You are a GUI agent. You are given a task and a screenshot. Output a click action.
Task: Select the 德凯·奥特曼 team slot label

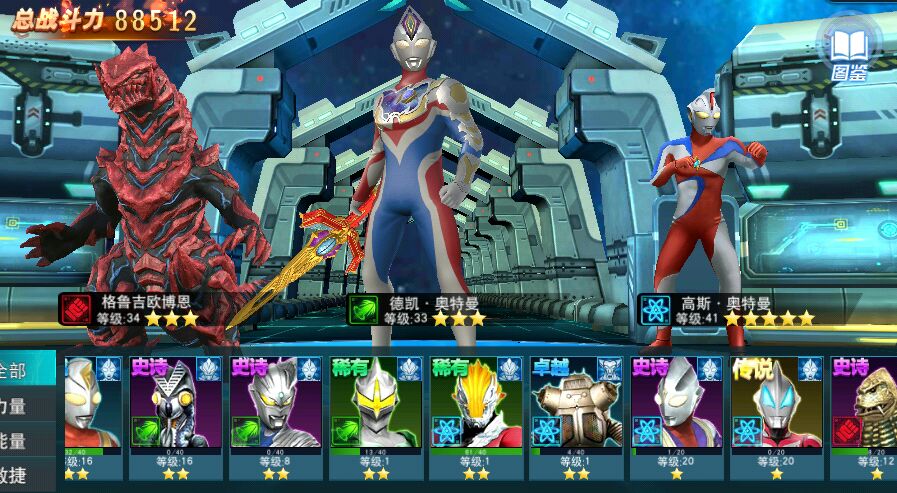pos(418,308)
